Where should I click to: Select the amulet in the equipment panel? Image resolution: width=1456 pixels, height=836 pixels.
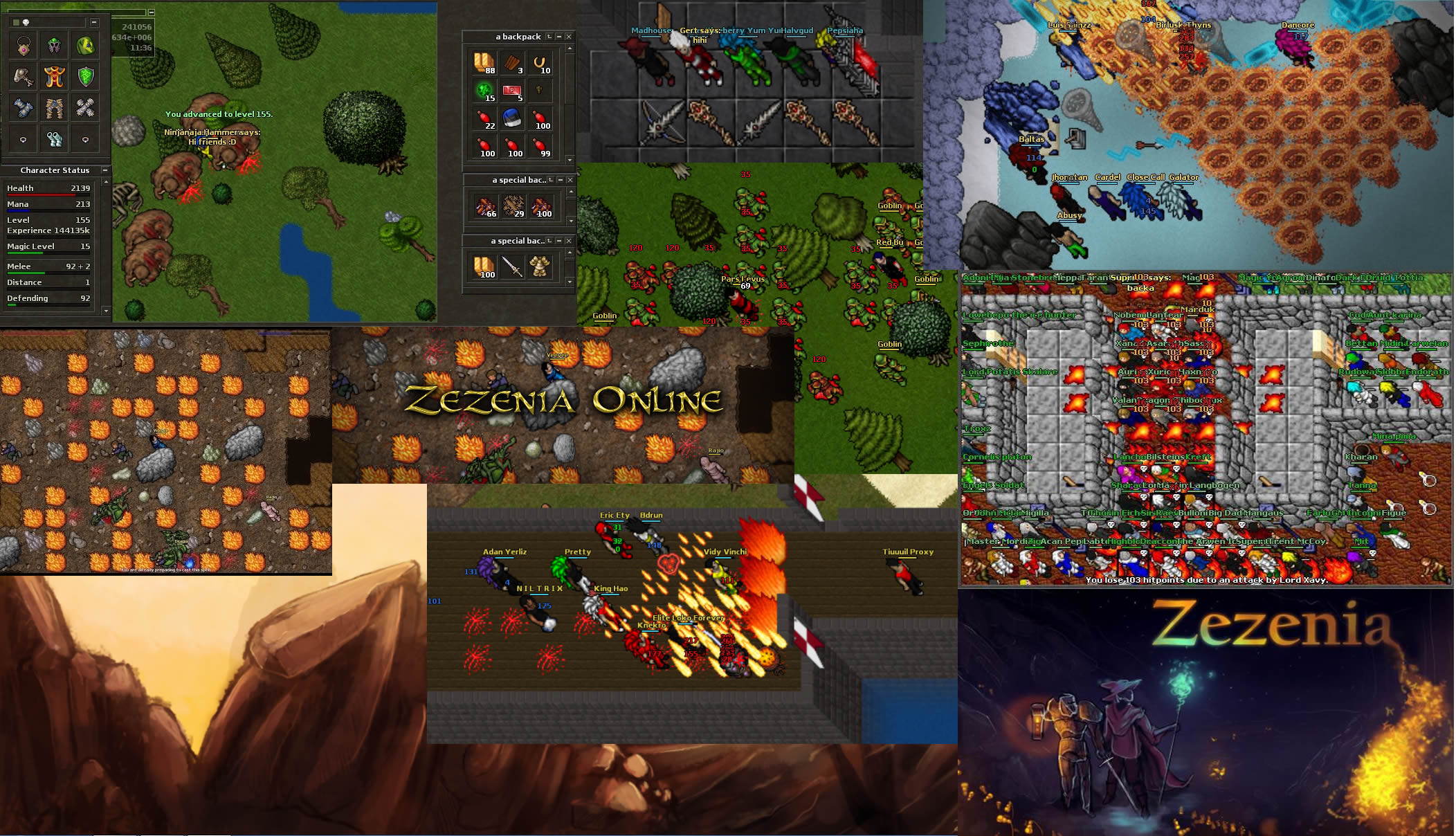pos(24,46)
